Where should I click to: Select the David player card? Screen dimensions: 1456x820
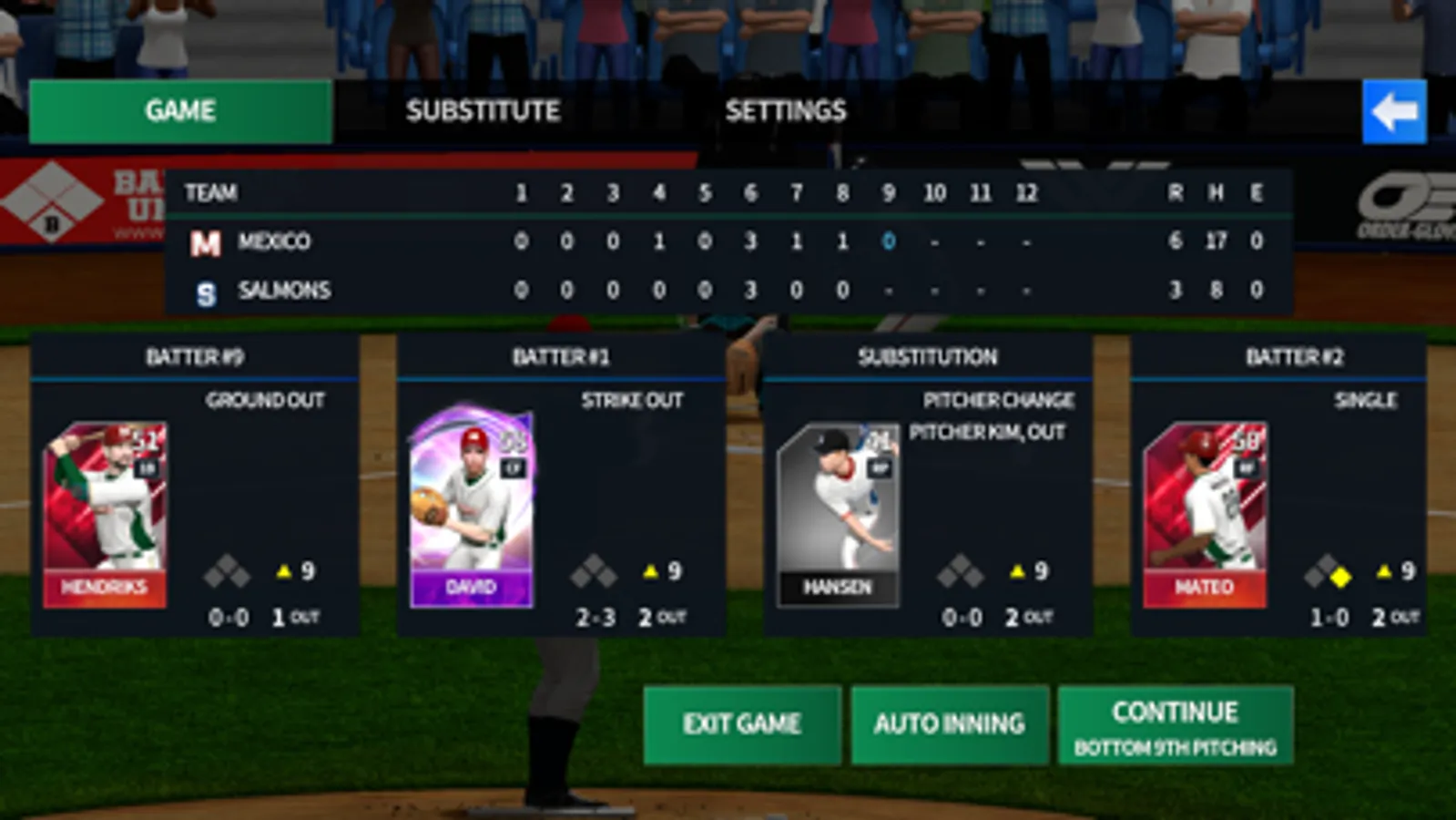click(x=471, y=510)
